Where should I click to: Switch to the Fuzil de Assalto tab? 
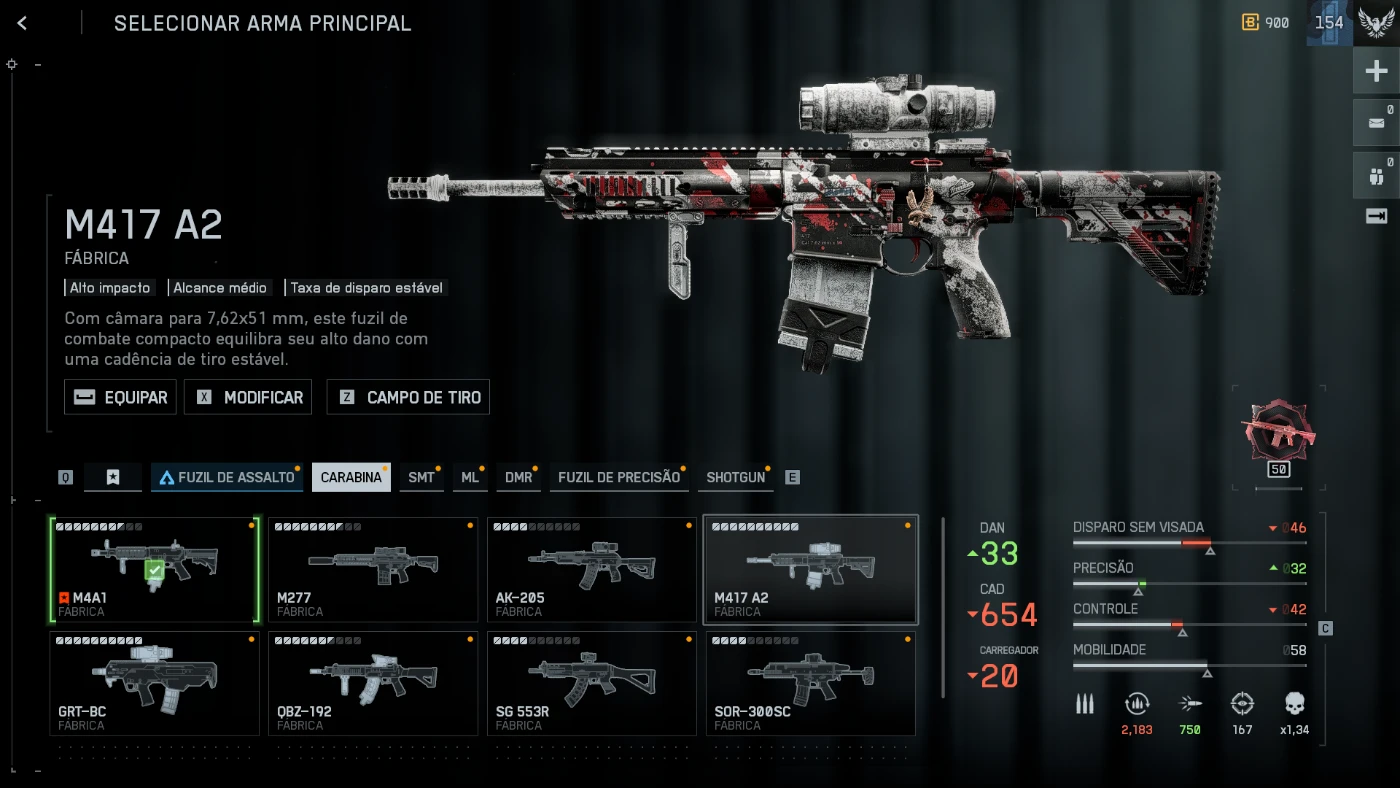pos(227,477)
